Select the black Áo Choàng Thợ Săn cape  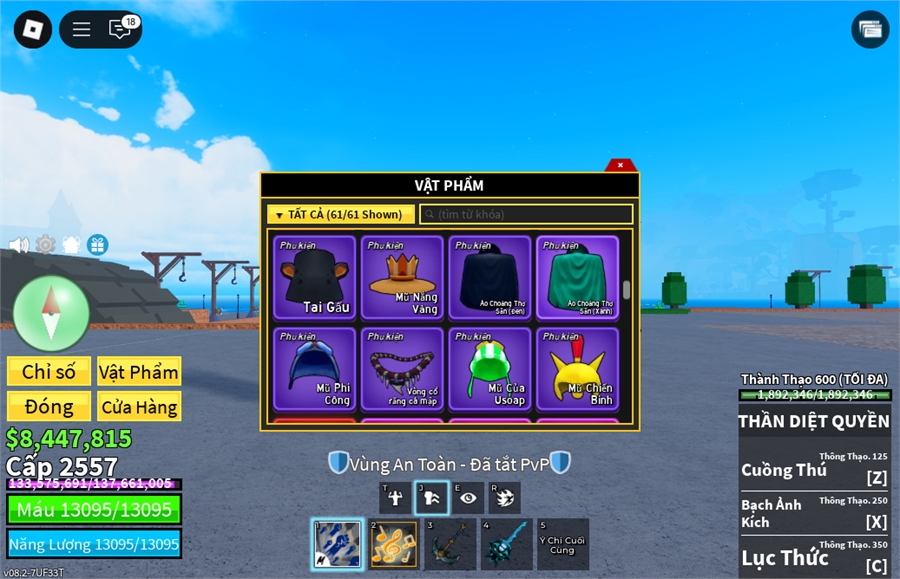click(490, 277)
